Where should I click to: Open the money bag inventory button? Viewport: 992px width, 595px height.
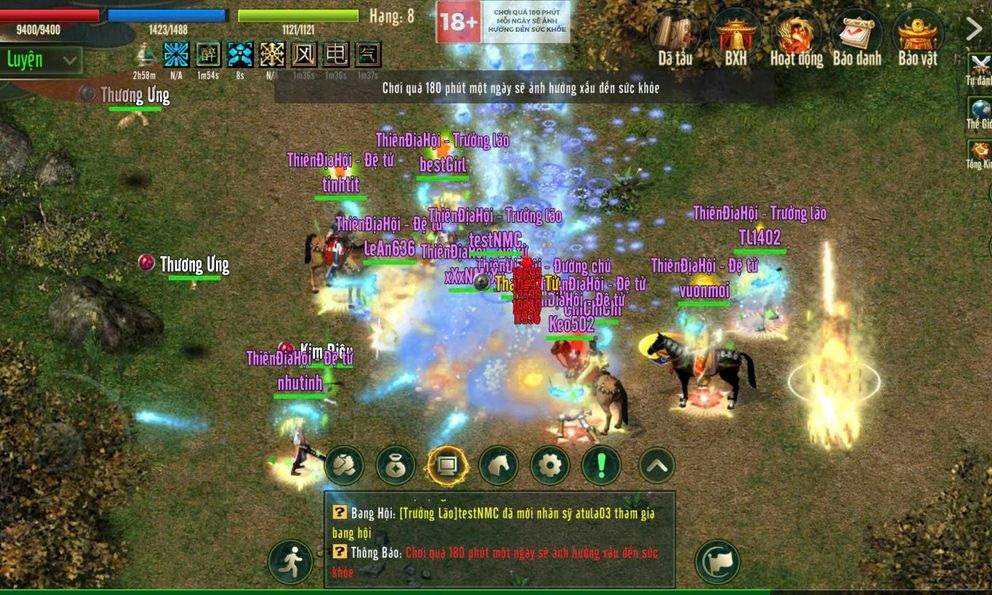pos(396,465)
